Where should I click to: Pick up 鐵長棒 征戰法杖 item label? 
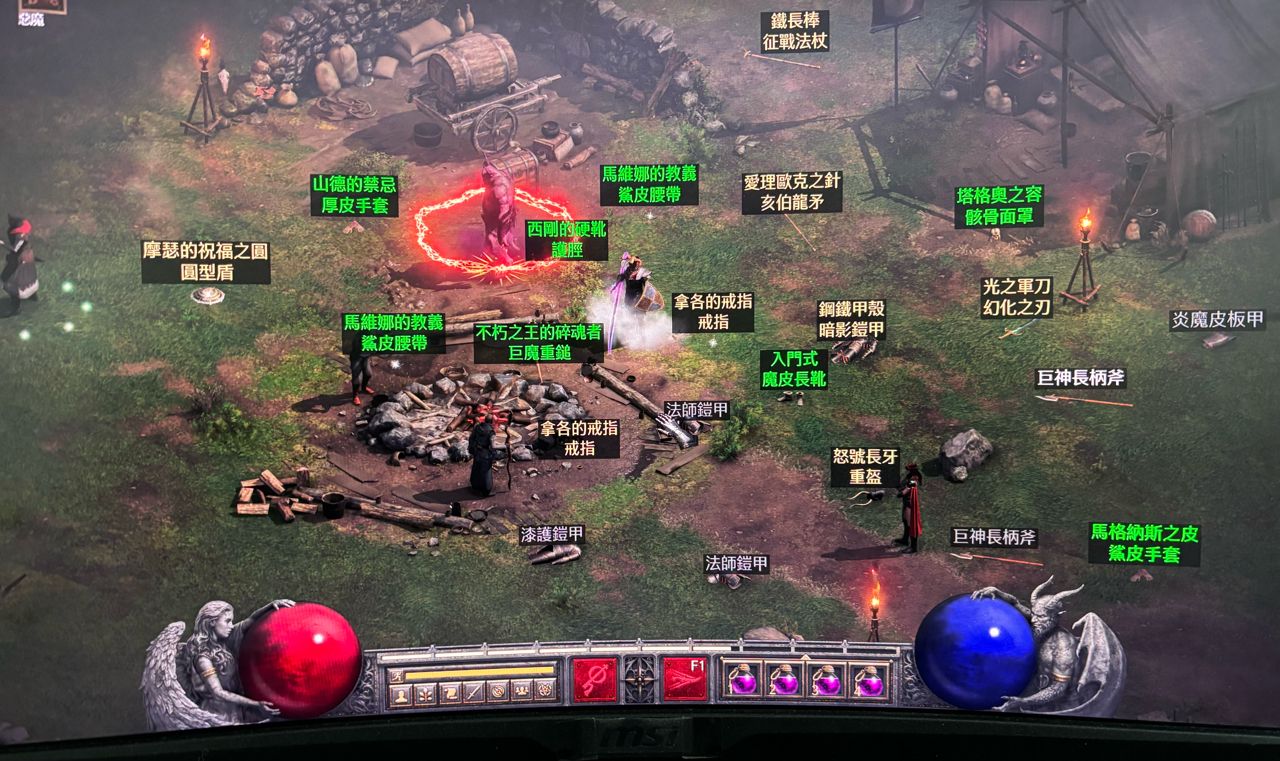(x=794, y=31)
